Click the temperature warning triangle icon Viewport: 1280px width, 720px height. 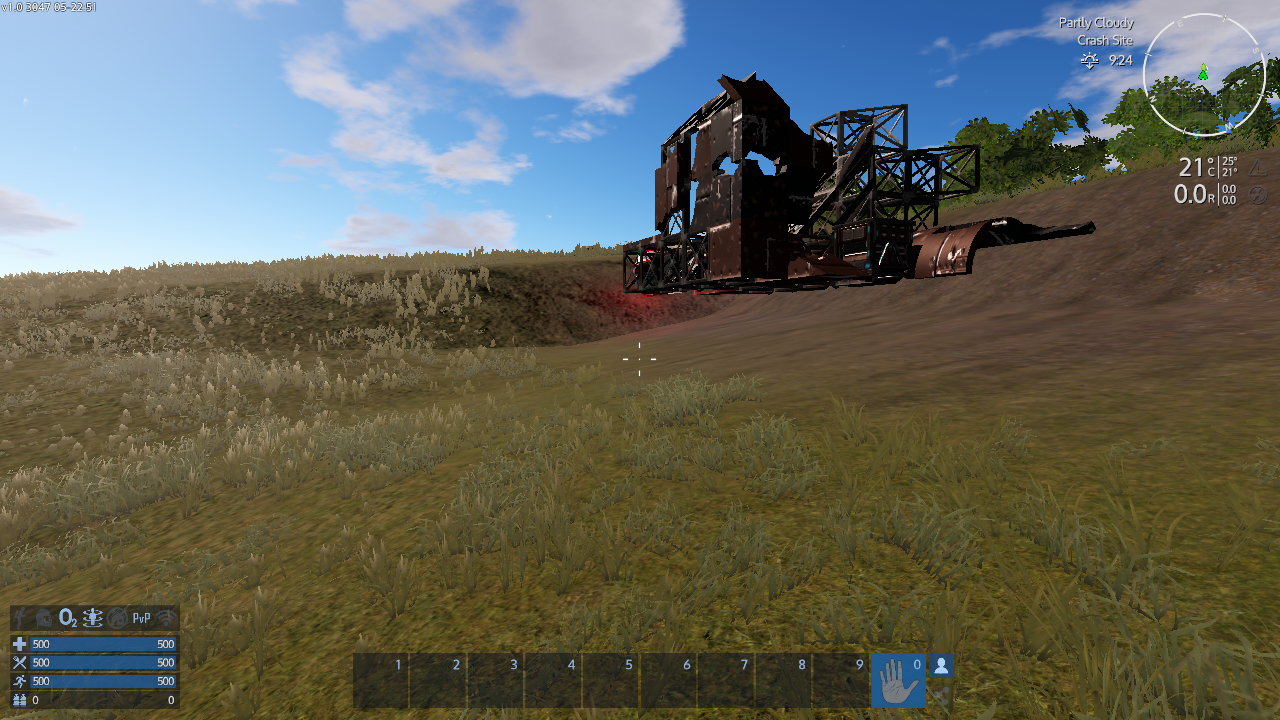1258,167
